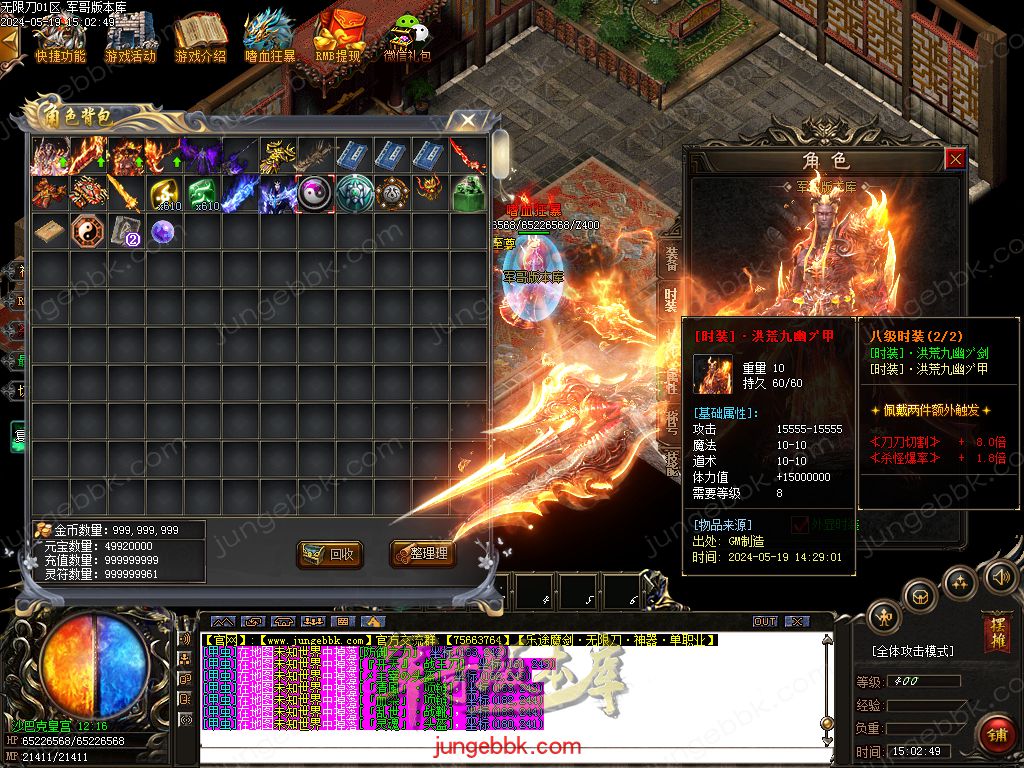Open the 微信礼包 WeChat gift pack
This screenshot has width=1024, height=768.
click(x=407, y=37)
